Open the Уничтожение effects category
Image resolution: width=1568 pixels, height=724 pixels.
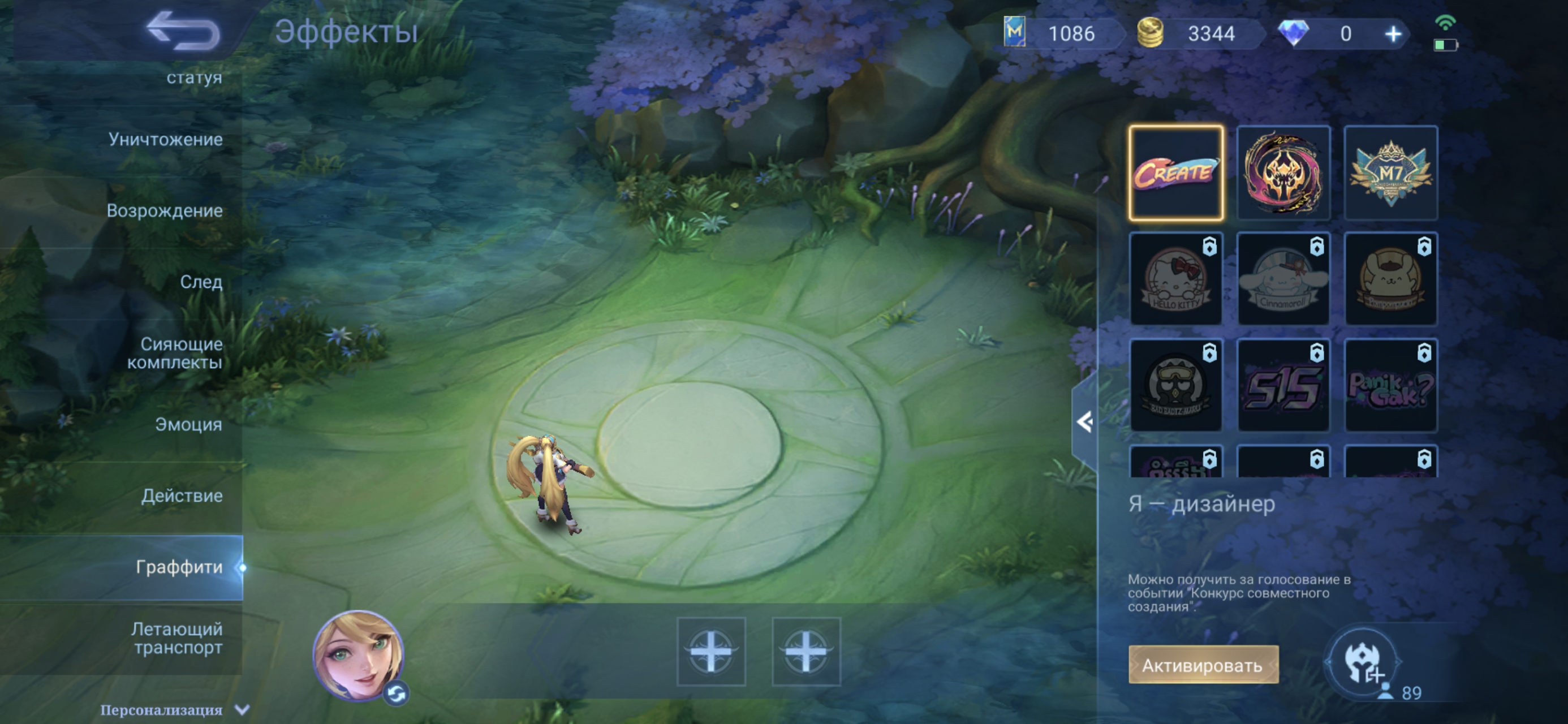coord(165,140)
